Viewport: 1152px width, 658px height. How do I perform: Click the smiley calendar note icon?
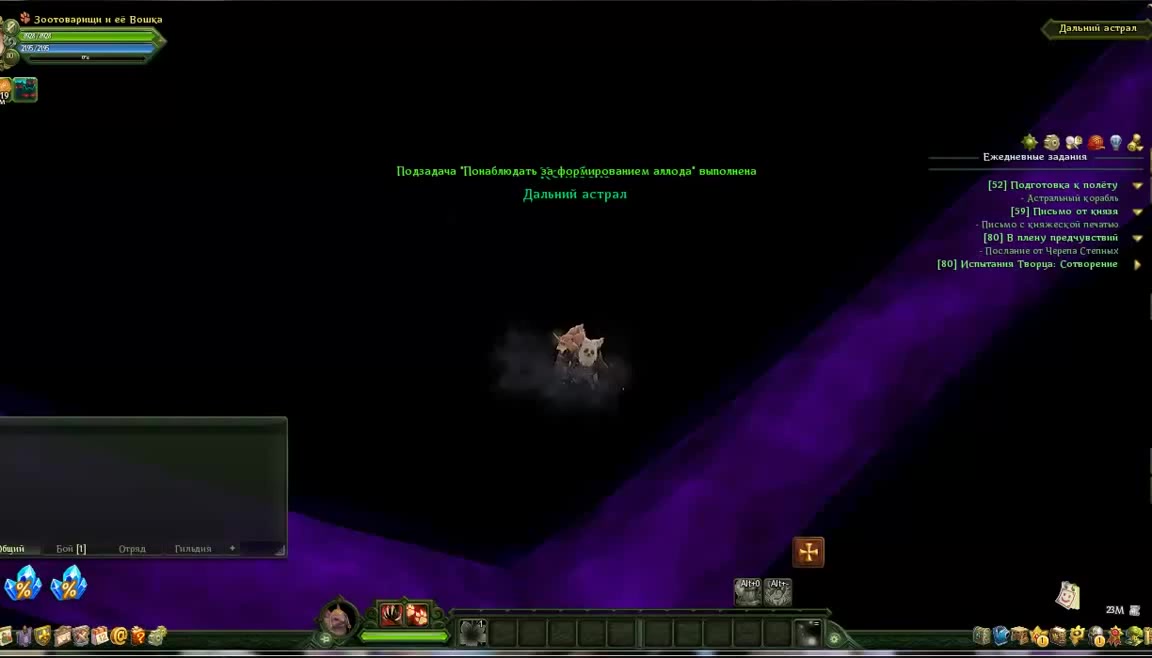1068,596
